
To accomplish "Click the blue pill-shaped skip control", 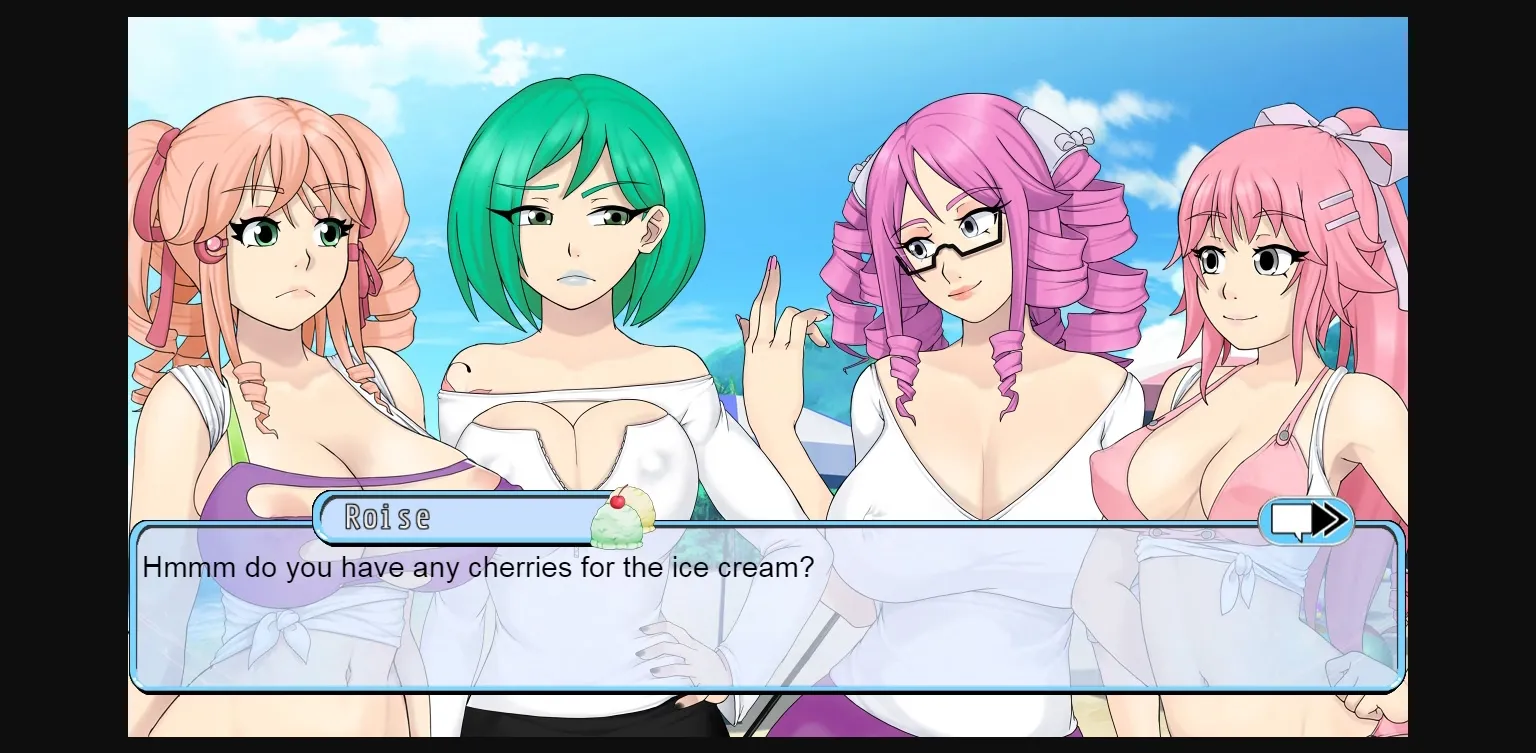I will tap(1306, 519).
